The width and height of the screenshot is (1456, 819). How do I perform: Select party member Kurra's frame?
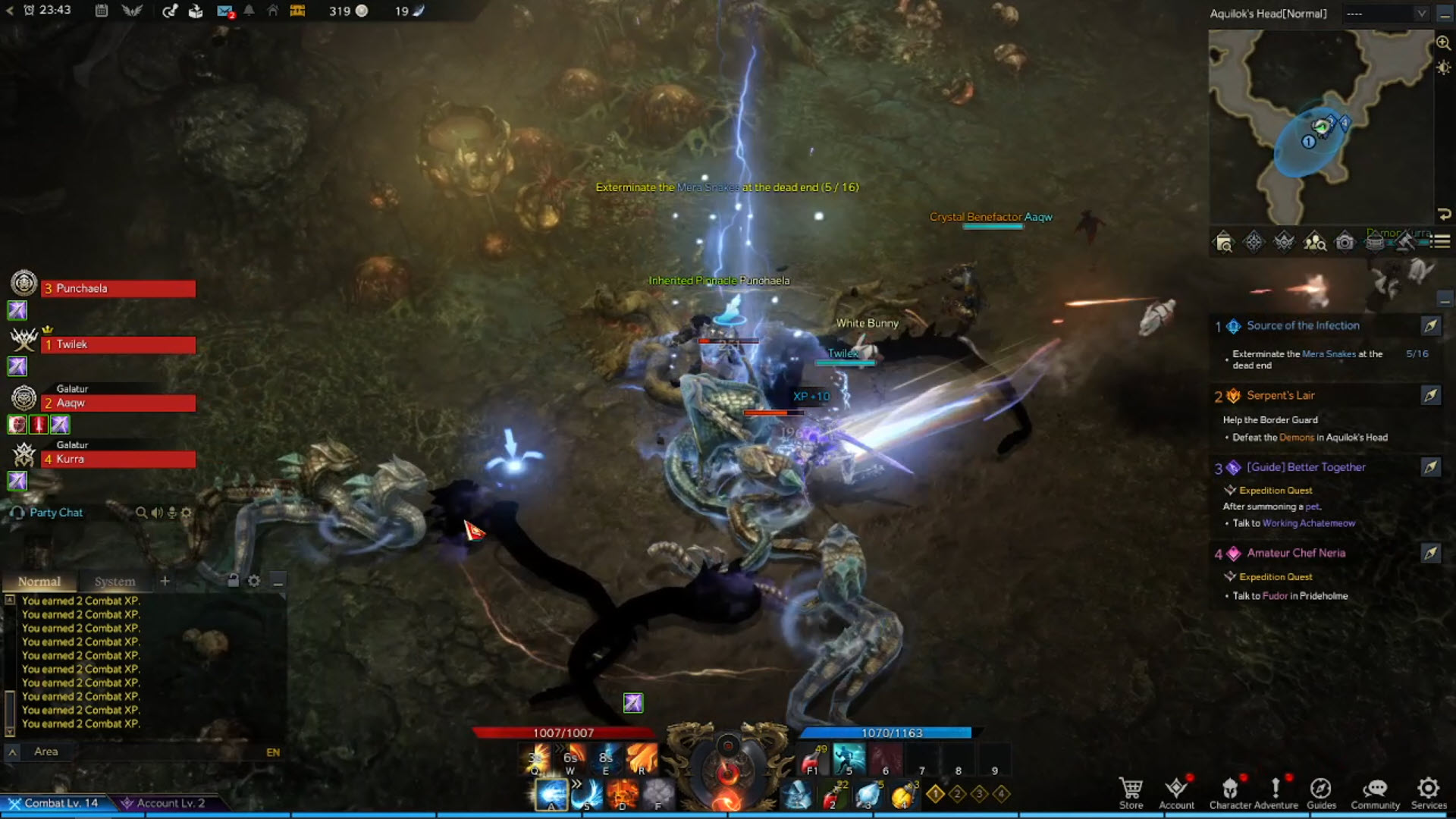point(118,460)
